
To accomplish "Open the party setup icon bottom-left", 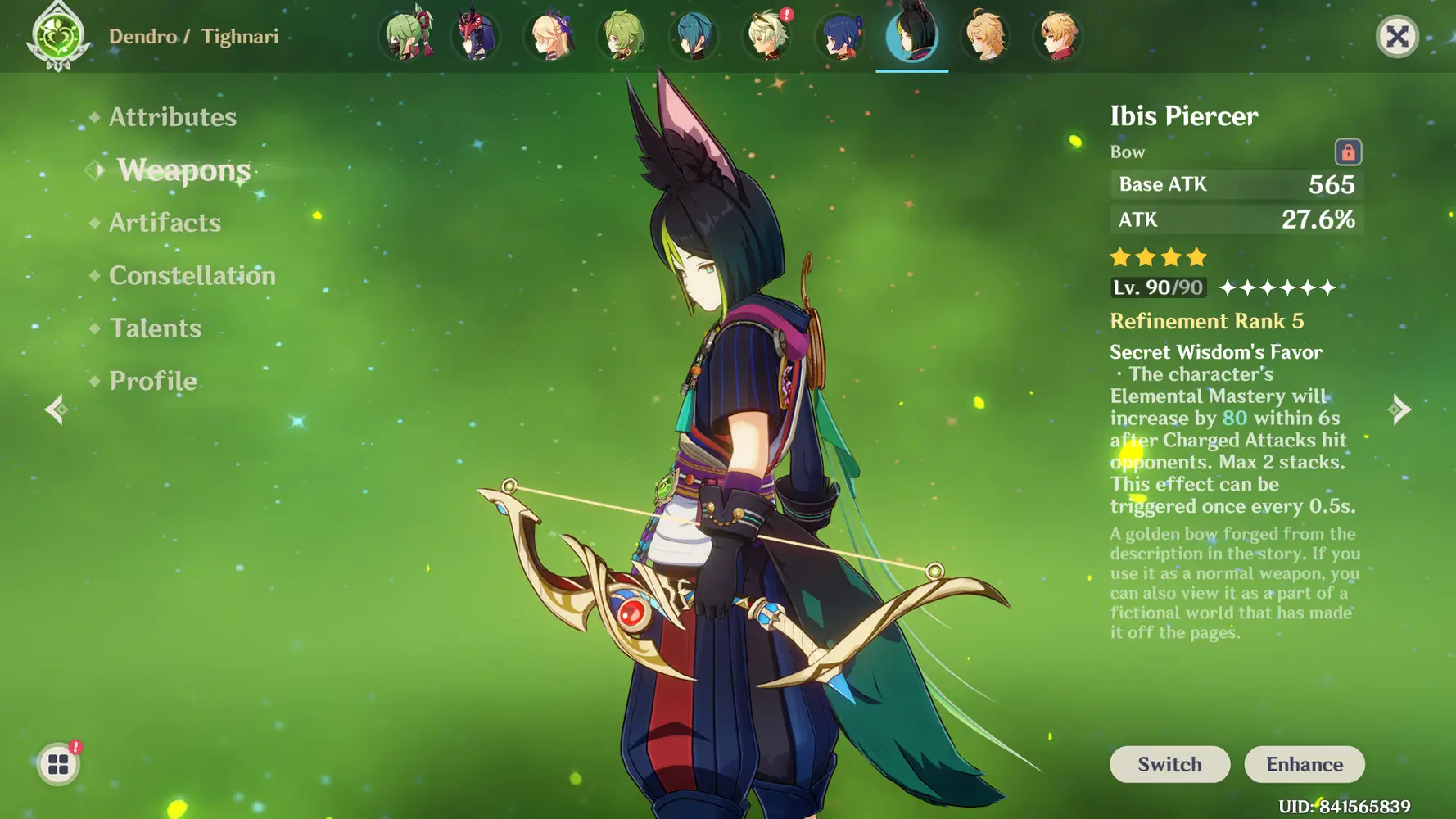I will click(58, 762).
